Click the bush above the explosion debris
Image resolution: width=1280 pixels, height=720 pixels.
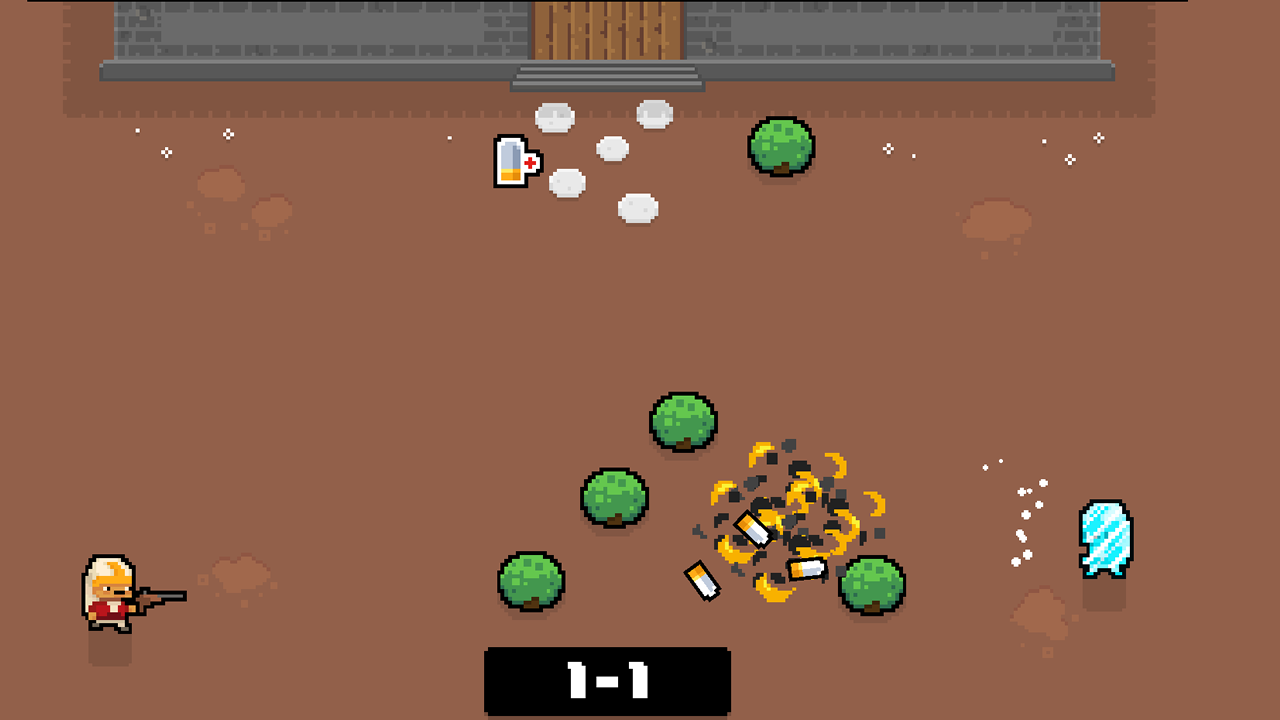[x=683, y=420]
